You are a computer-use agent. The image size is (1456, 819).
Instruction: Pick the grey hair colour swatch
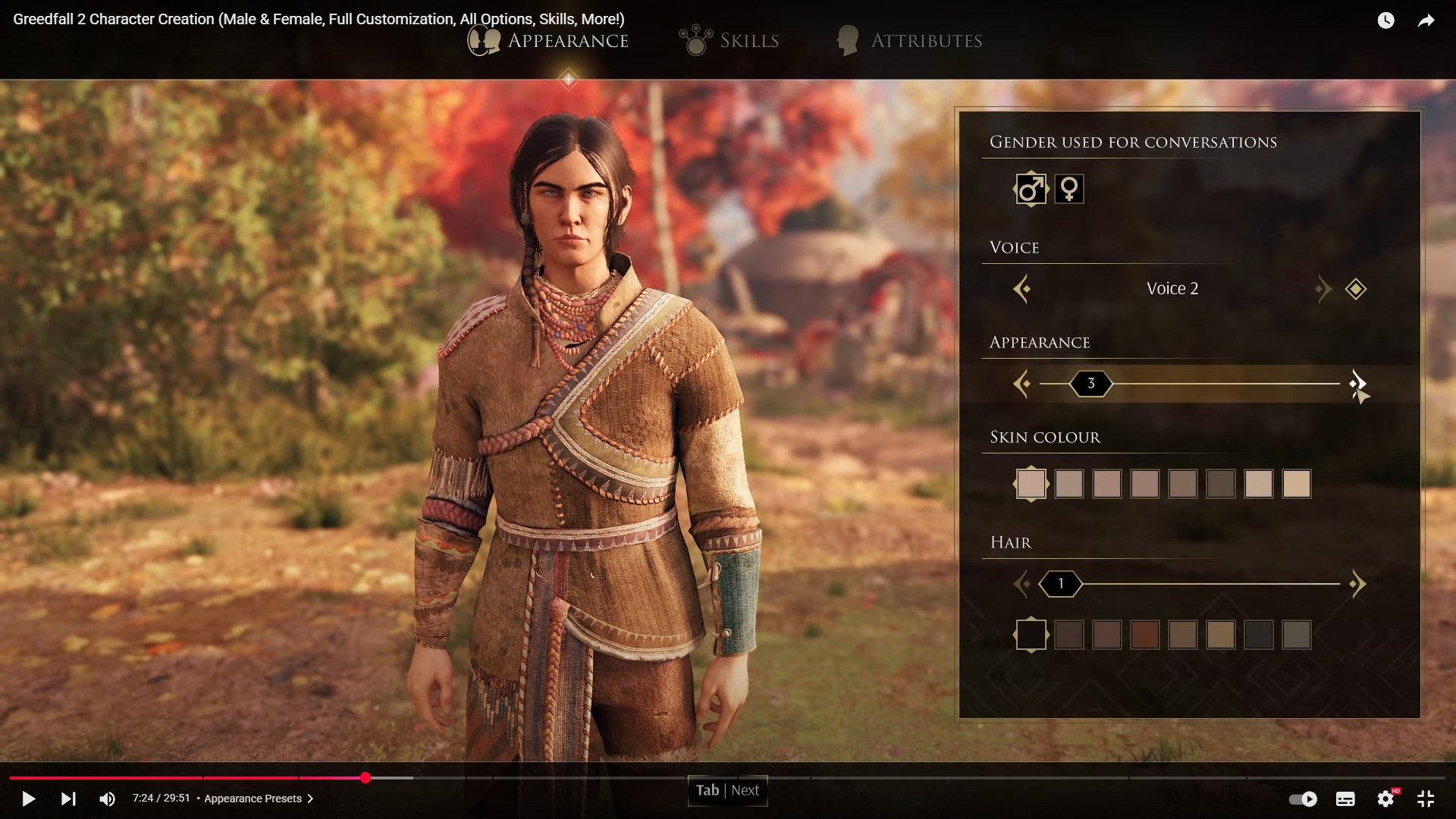(x=1297, y=635)
